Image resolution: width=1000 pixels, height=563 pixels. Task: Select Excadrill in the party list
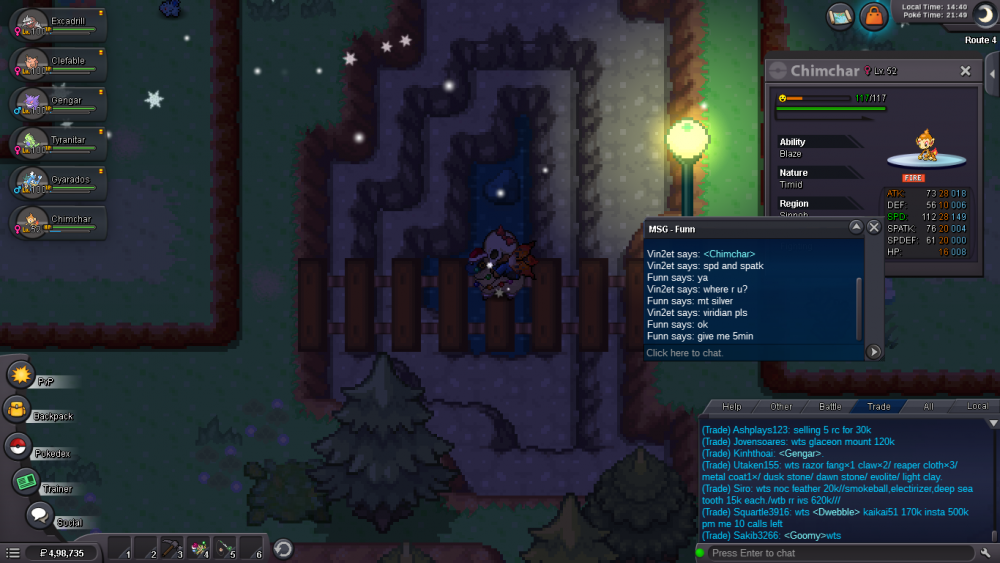click(58, 25)
